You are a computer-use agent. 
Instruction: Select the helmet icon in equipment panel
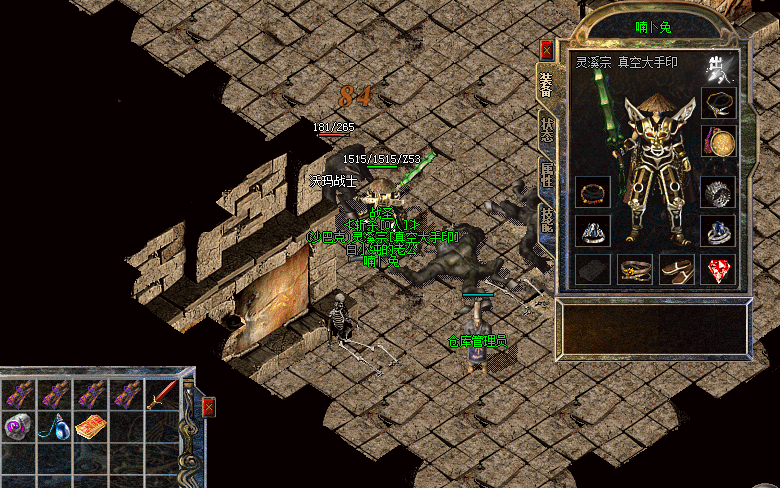(x=721, y=66)
